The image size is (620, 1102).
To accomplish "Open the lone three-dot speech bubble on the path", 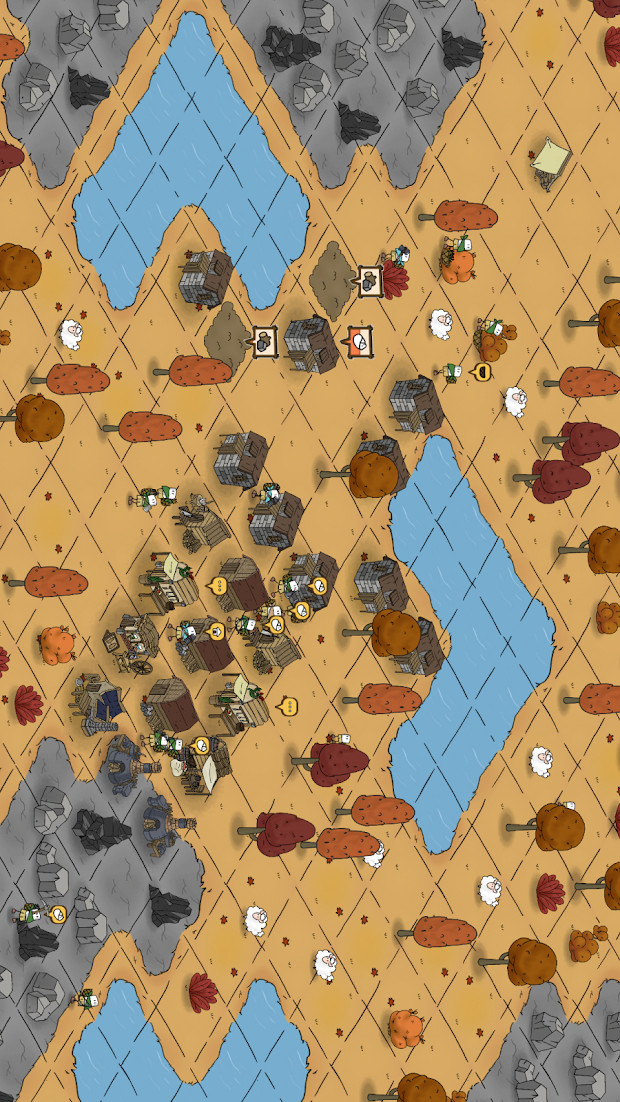I will 289,707.
